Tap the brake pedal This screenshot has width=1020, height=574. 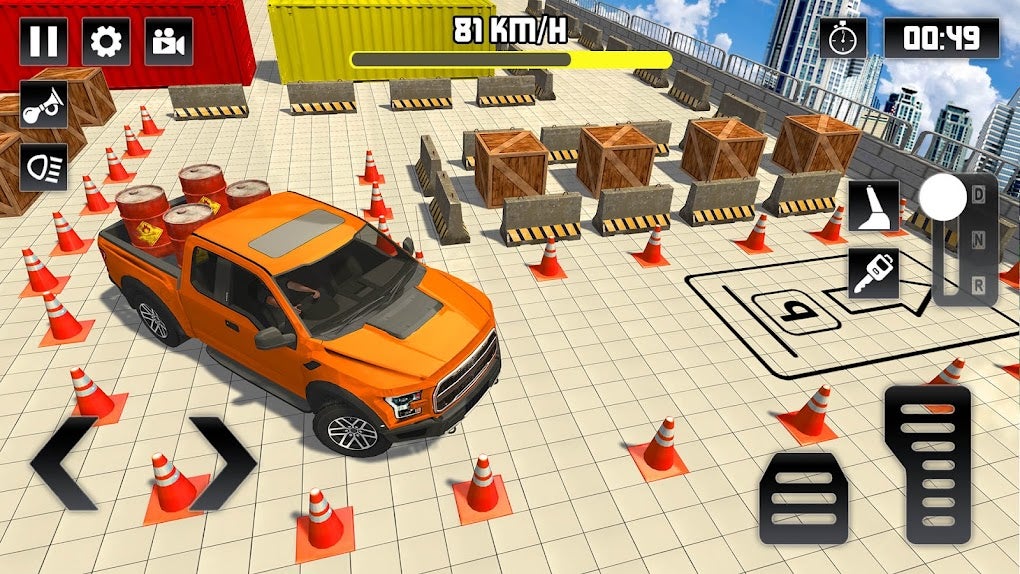pyautogui.click(x=803, y=497)
